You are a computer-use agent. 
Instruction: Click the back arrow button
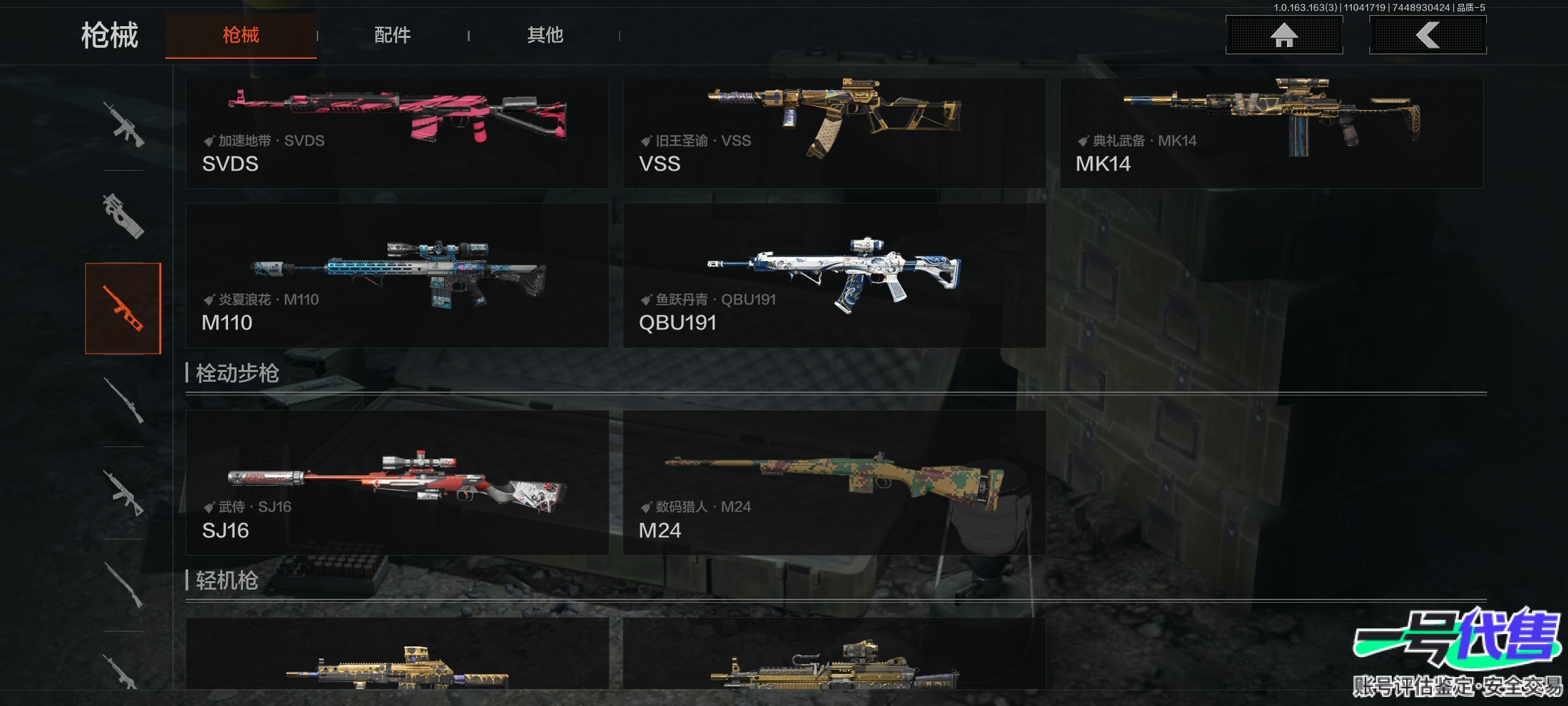click(x=1428, y=35)
